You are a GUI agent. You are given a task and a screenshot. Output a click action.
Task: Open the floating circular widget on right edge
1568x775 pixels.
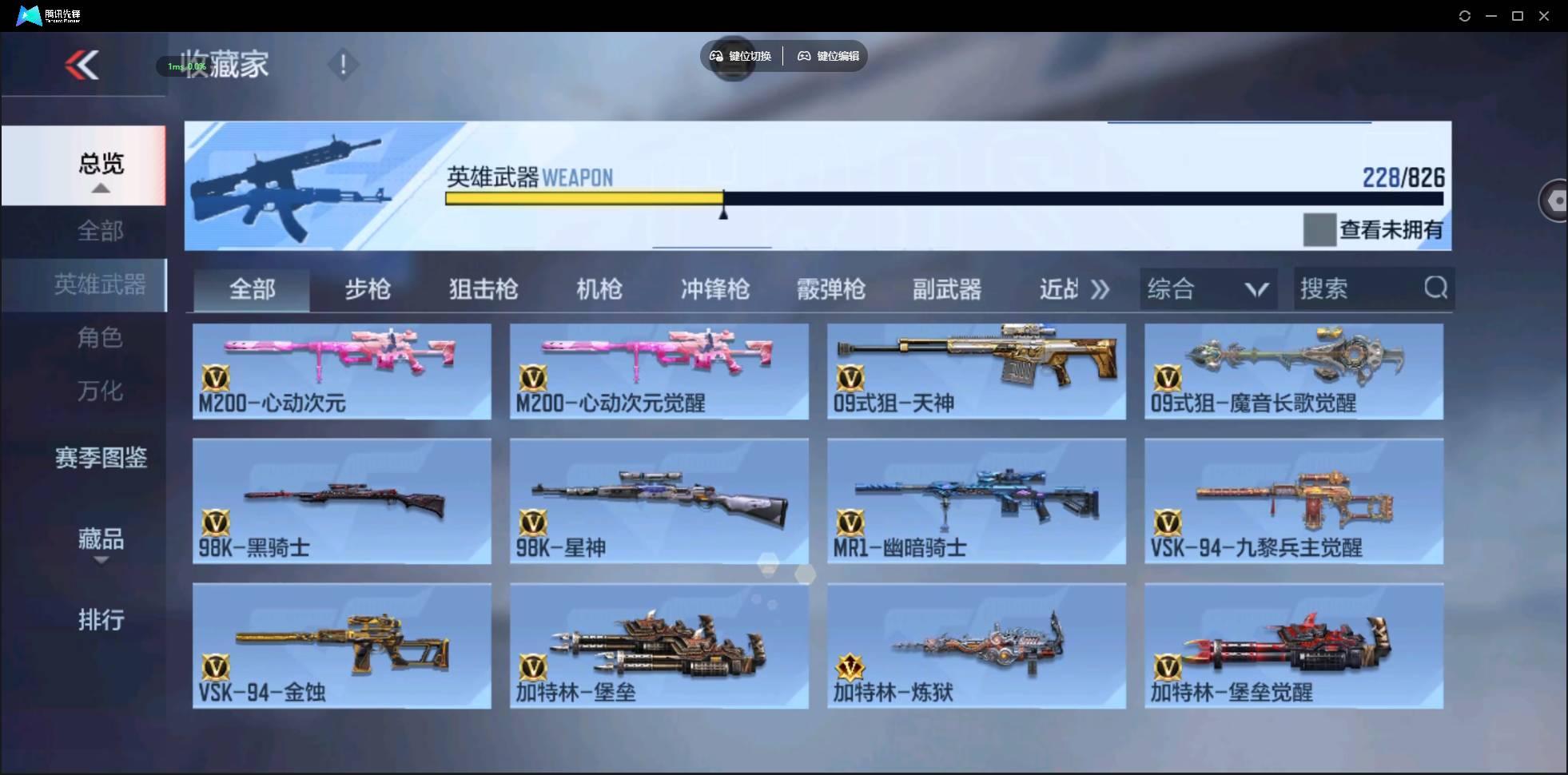coord(1555,200)
